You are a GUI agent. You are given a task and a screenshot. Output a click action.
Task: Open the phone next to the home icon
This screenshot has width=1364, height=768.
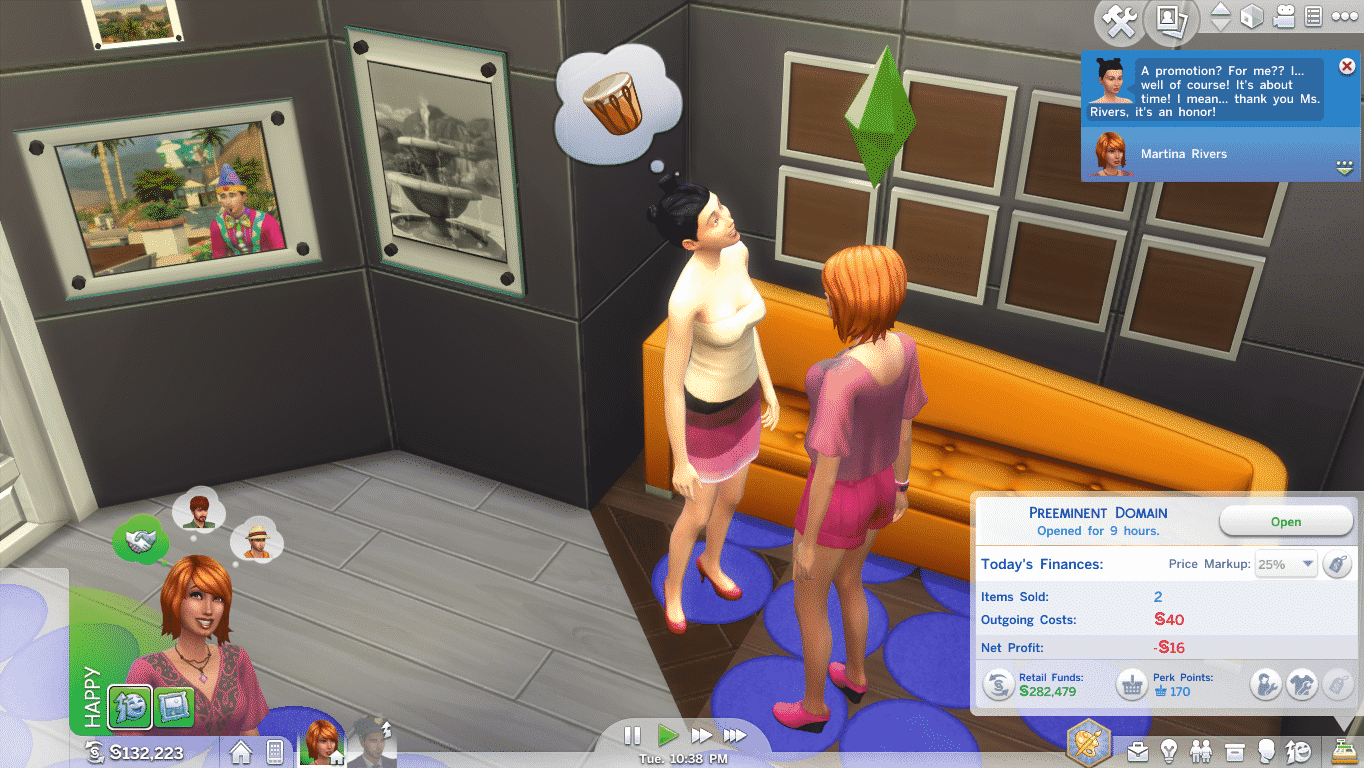click(x=275, y=750)
